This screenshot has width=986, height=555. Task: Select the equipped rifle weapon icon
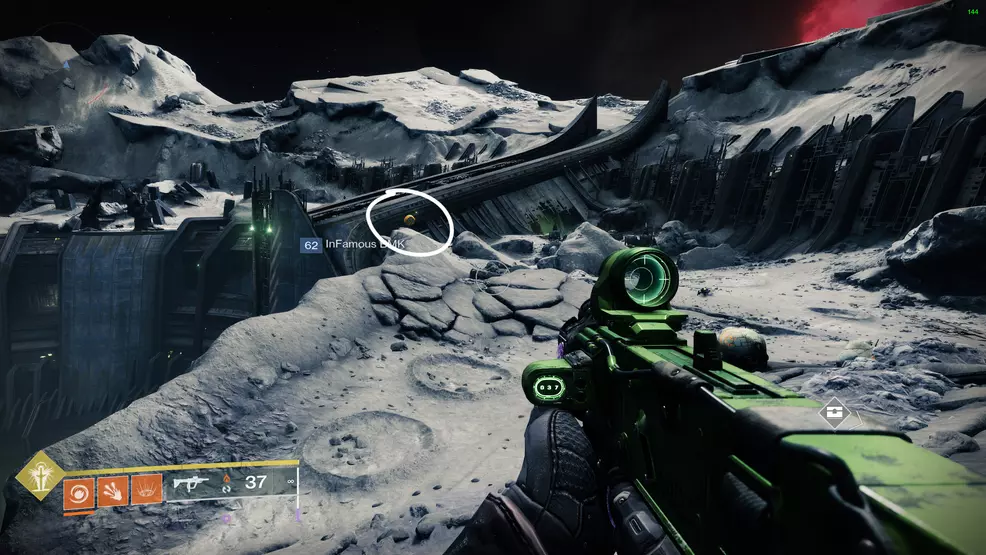tap(192, 486)
